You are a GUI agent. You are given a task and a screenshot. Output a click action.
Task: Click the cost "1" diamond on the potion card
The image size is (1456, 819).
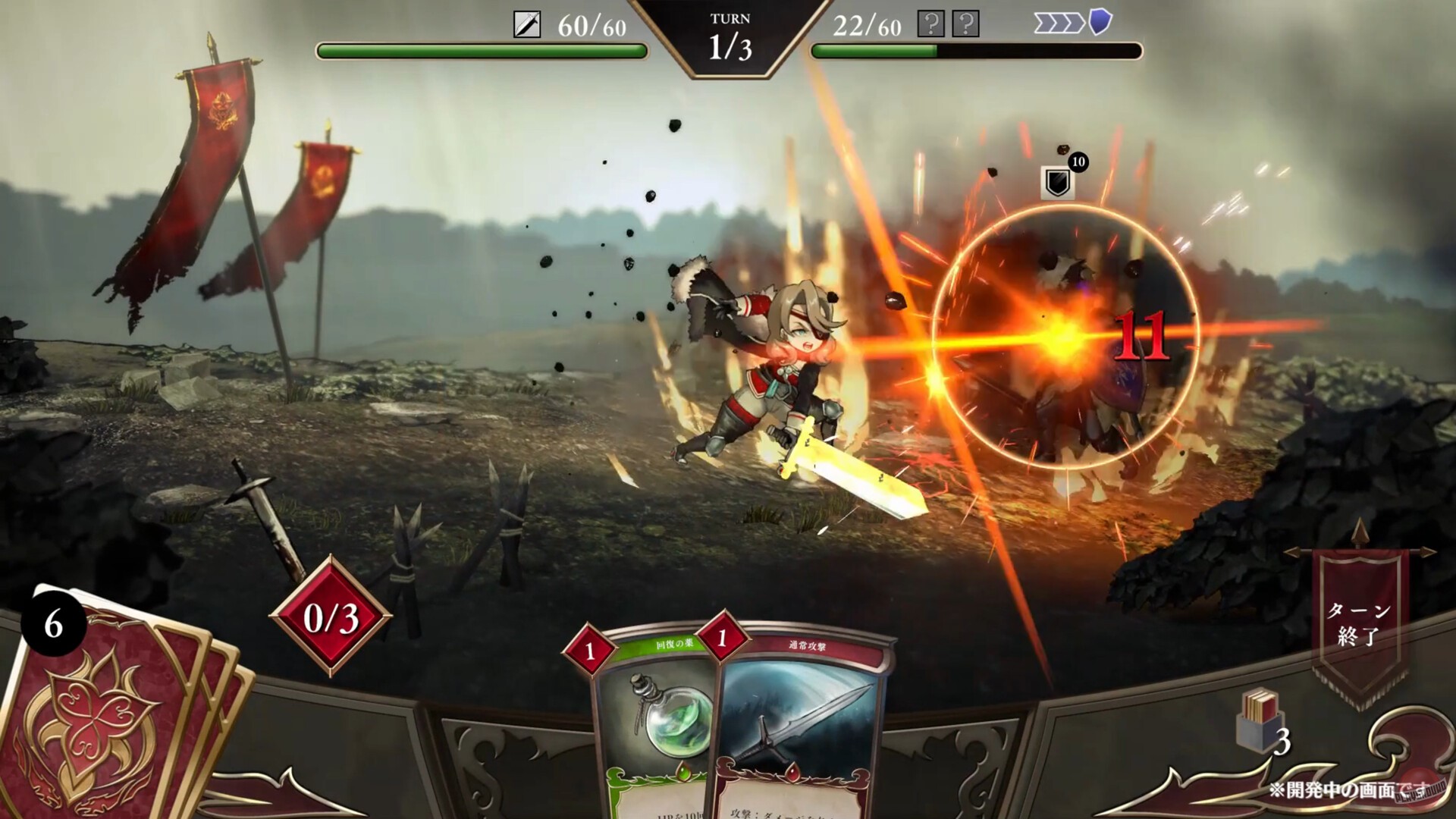pyautogui.click(x=590, y=650)
